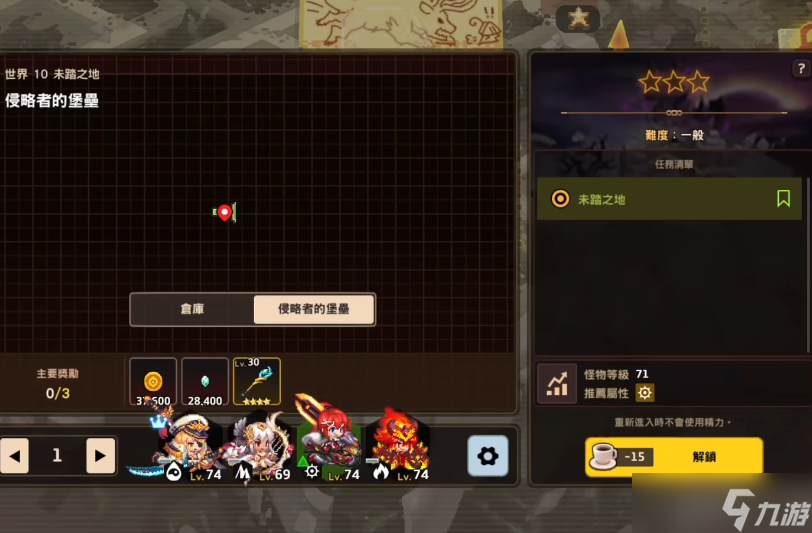
Task: Select the red-haired Lv. 74 hero
Action: (x=330, y=447)
